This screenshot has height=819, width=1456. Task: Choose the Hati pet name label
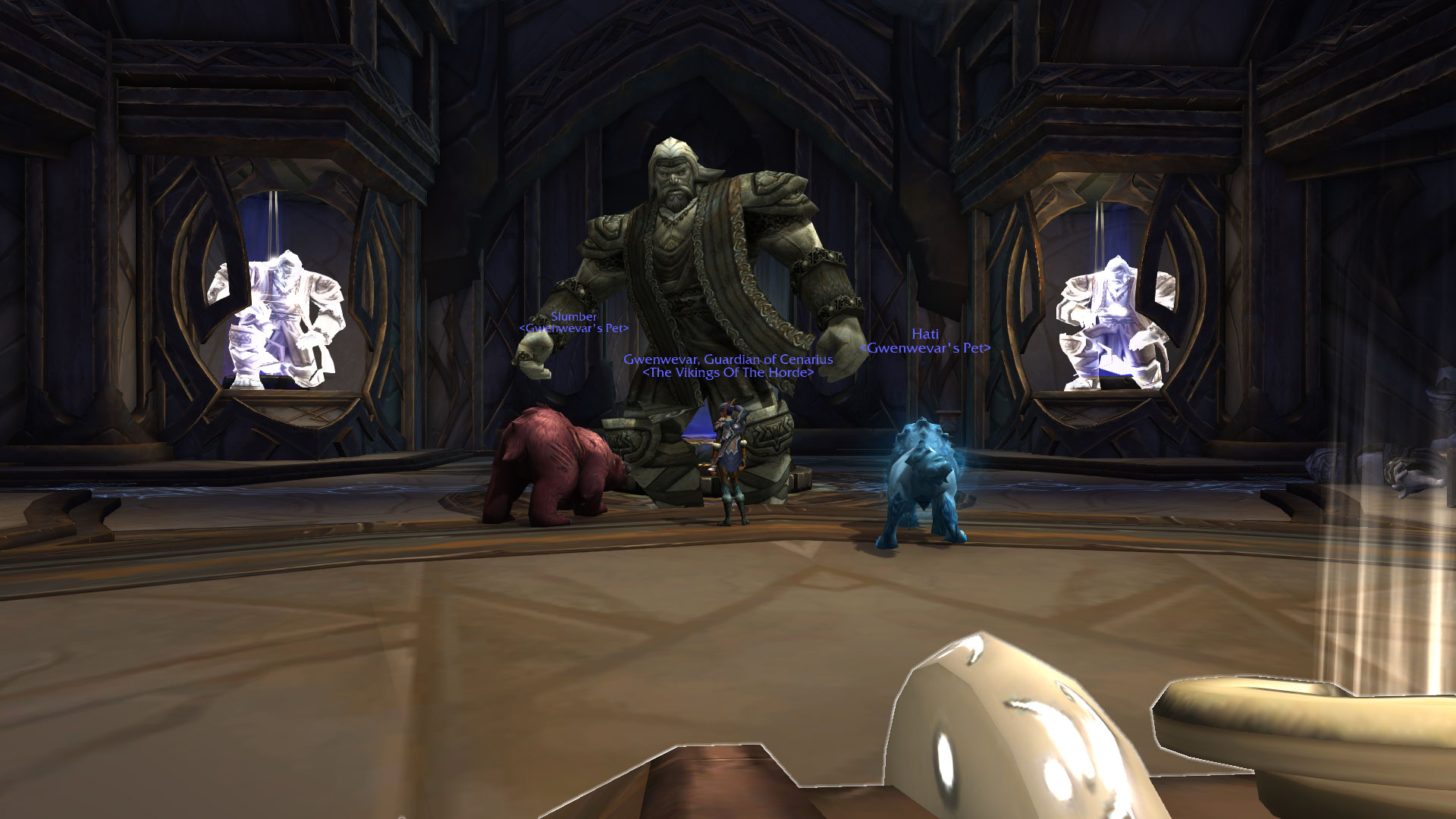point(924,334)
